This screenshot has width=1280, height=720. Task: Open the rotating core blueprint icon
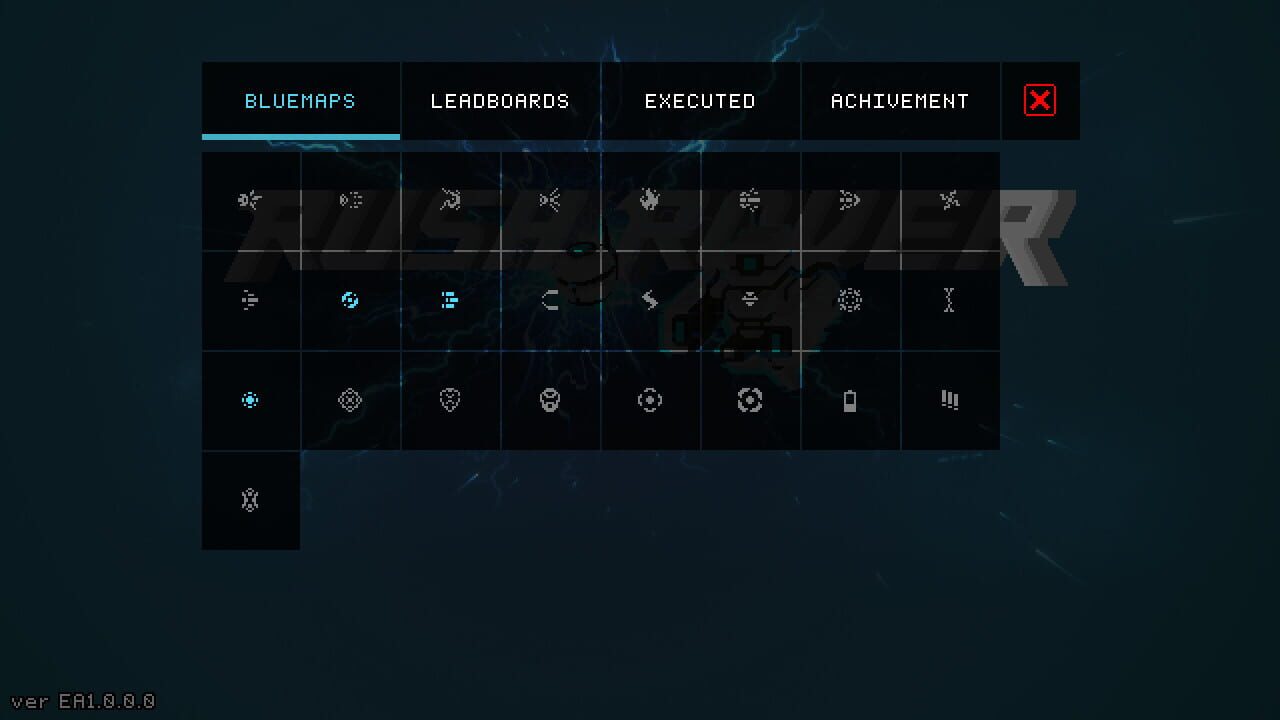750,400
